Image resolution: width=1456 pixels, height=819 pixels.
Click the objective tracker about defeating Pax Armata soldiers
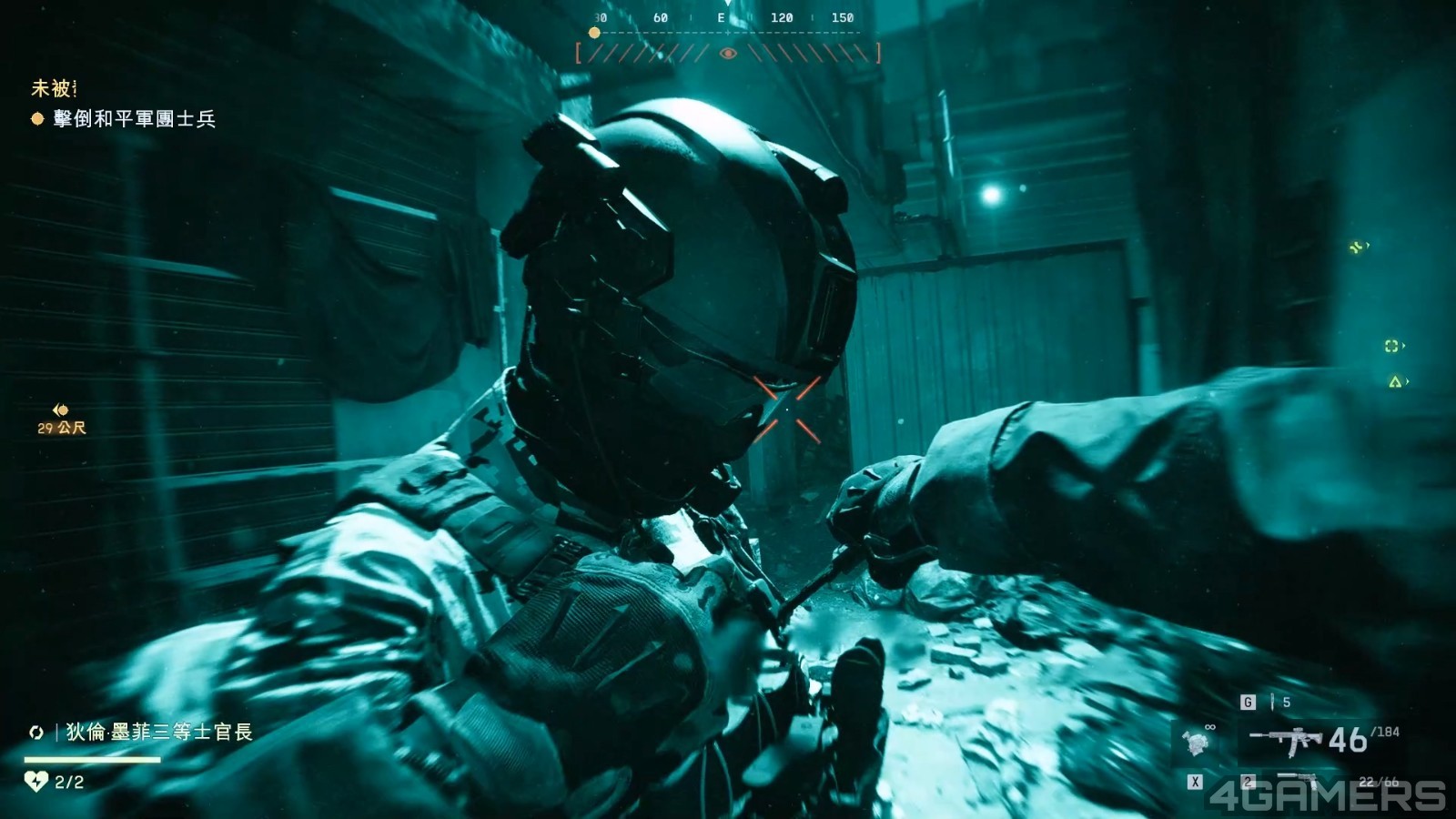point(134,119)
